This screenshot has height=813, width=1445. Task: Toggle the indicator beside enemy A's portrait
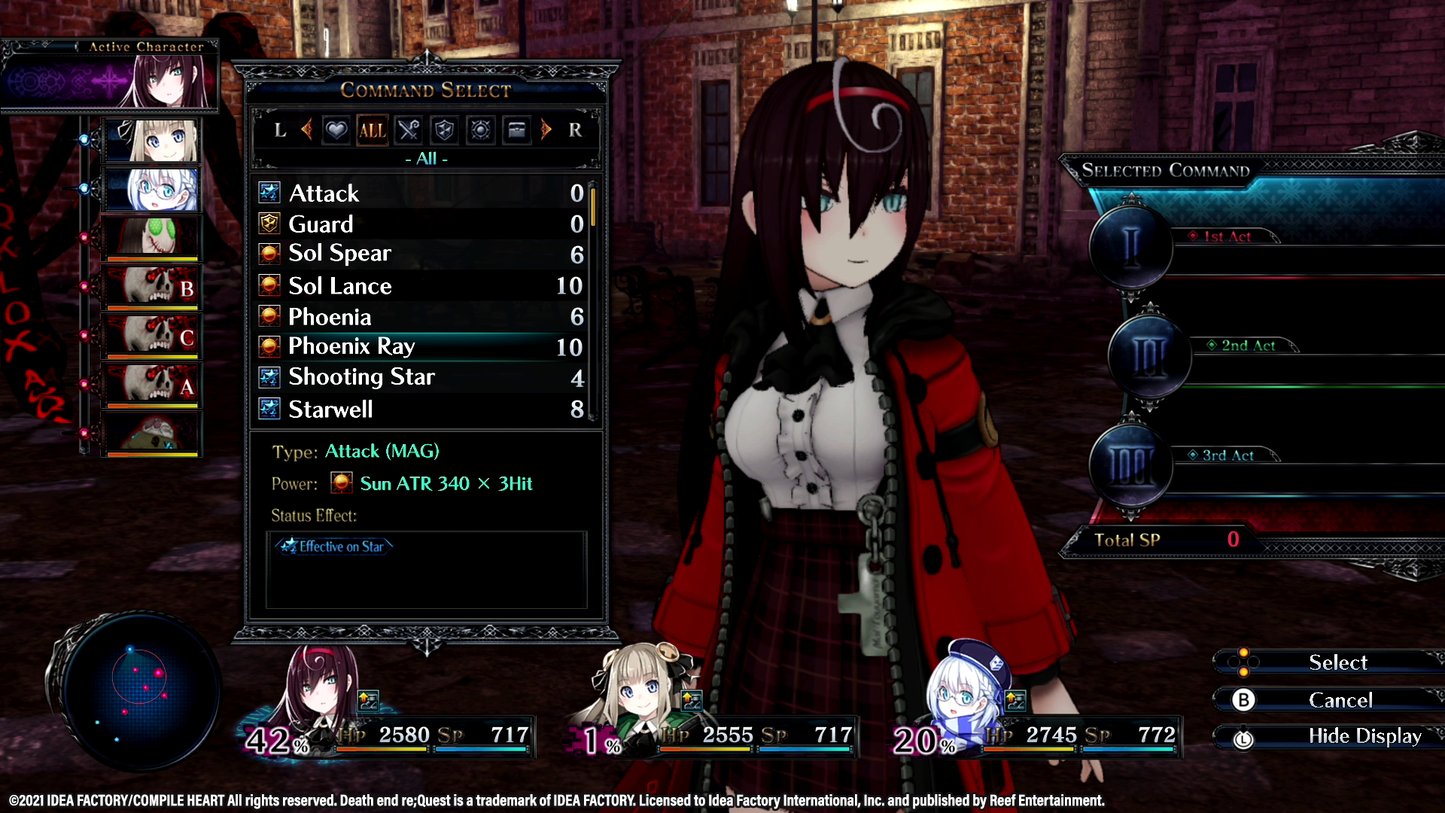coord(83,384)
